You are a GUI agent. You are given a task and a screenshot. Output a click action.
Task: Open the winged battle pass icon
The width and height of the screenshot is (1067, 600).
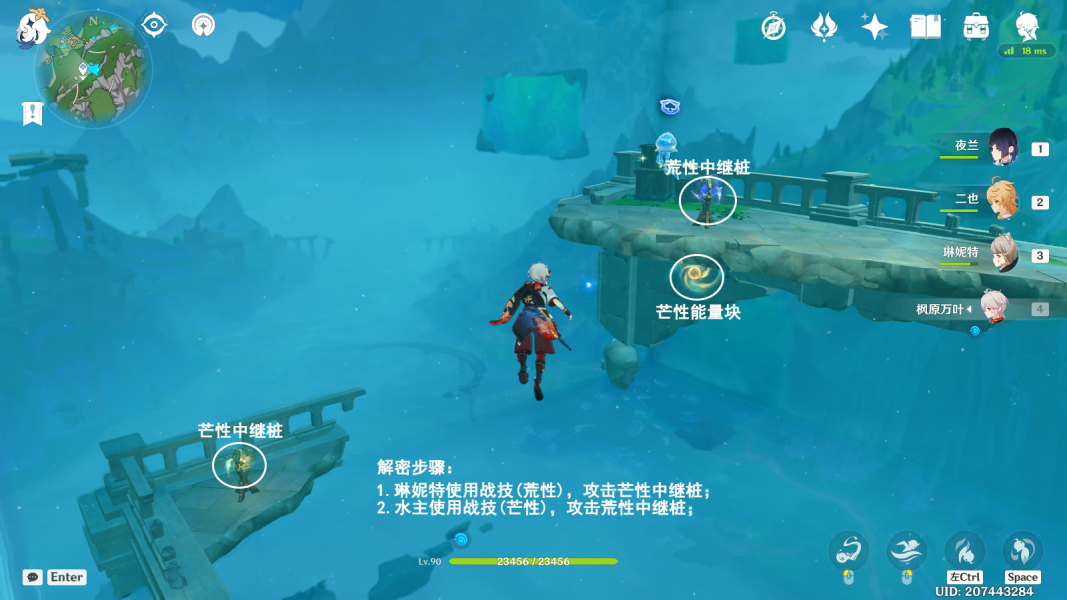[824, 27]
